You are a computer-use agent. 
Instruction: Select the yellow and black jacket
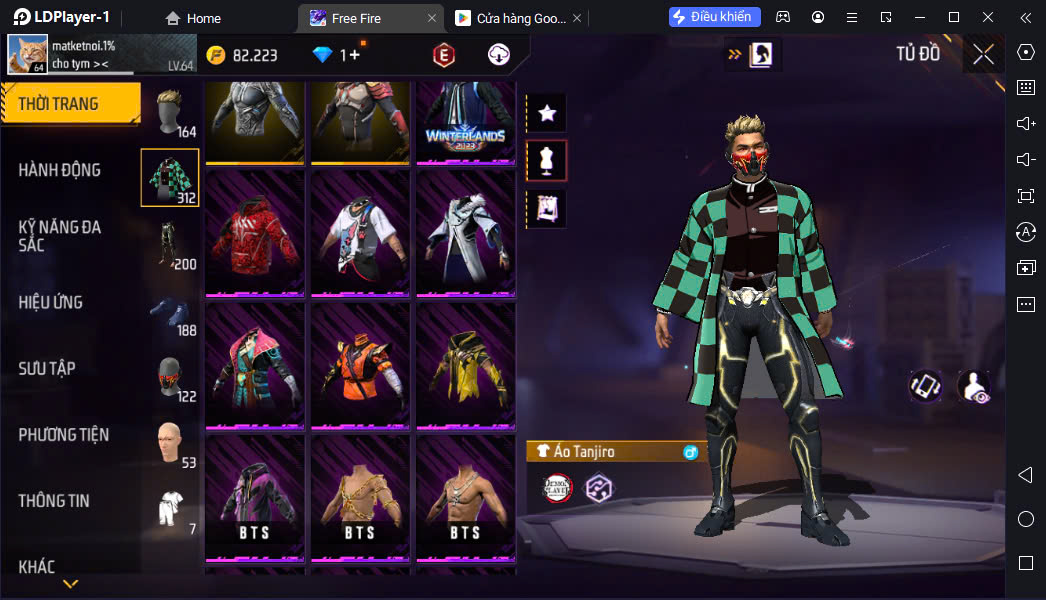[465, 365]
